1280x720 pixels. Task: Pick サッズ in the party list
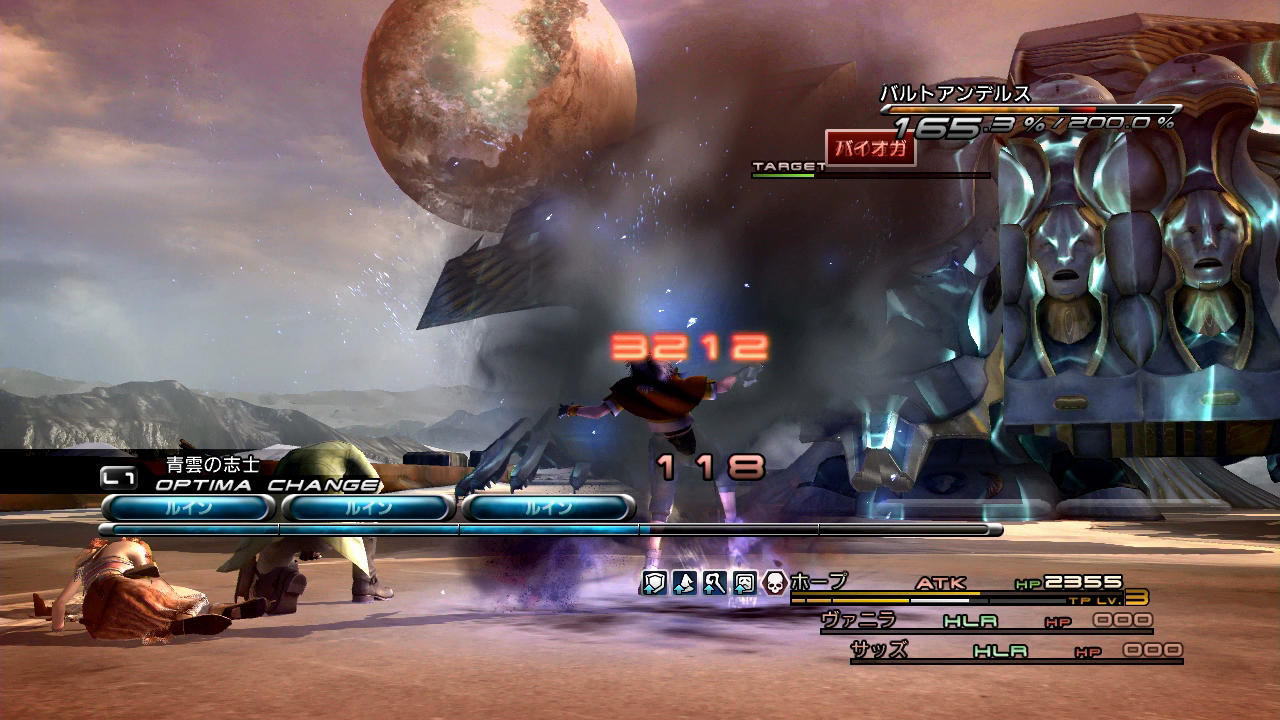click(879, 650)
